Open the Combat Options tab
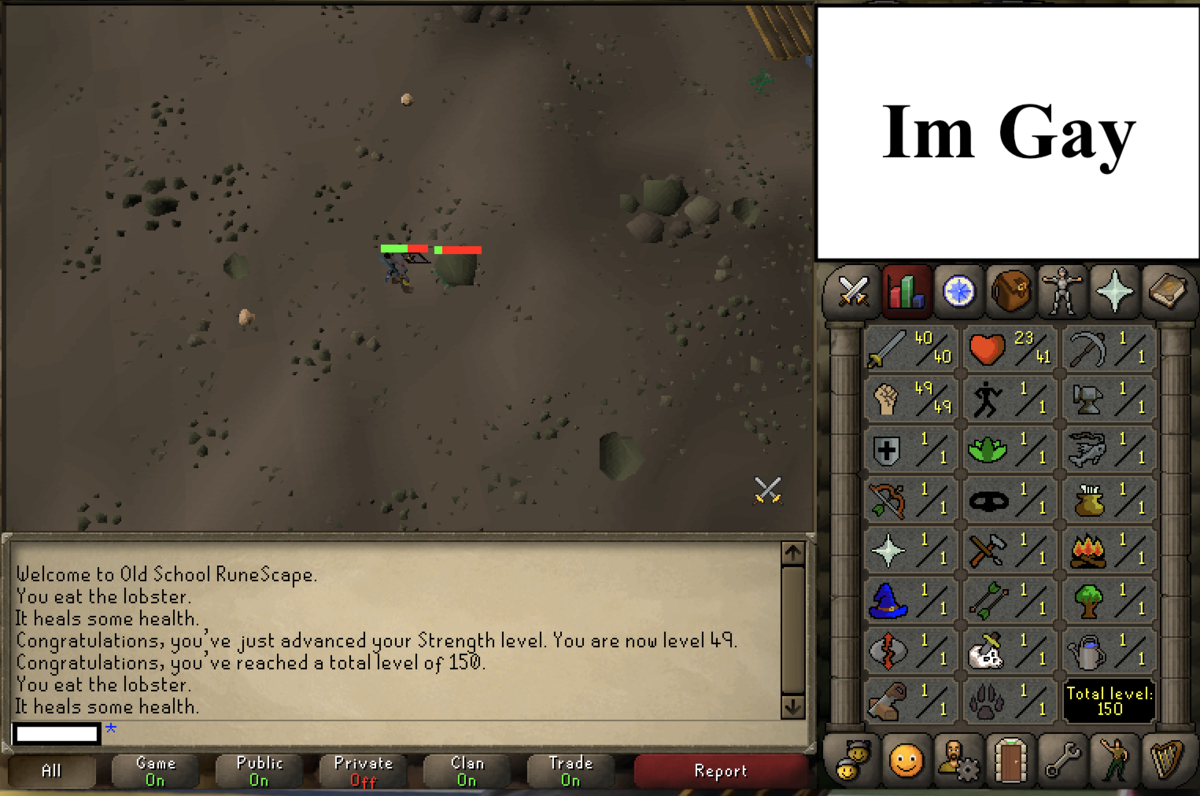This screenshot has width=1200, height=796. click(x=853, y=292)
